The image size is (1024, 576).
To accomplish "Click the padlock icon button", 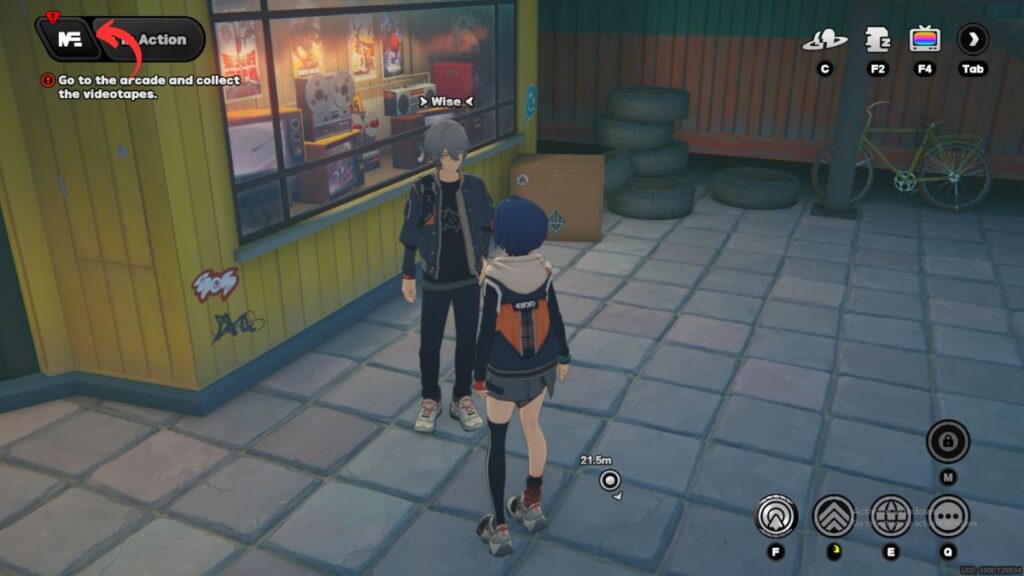I will 947,441.
